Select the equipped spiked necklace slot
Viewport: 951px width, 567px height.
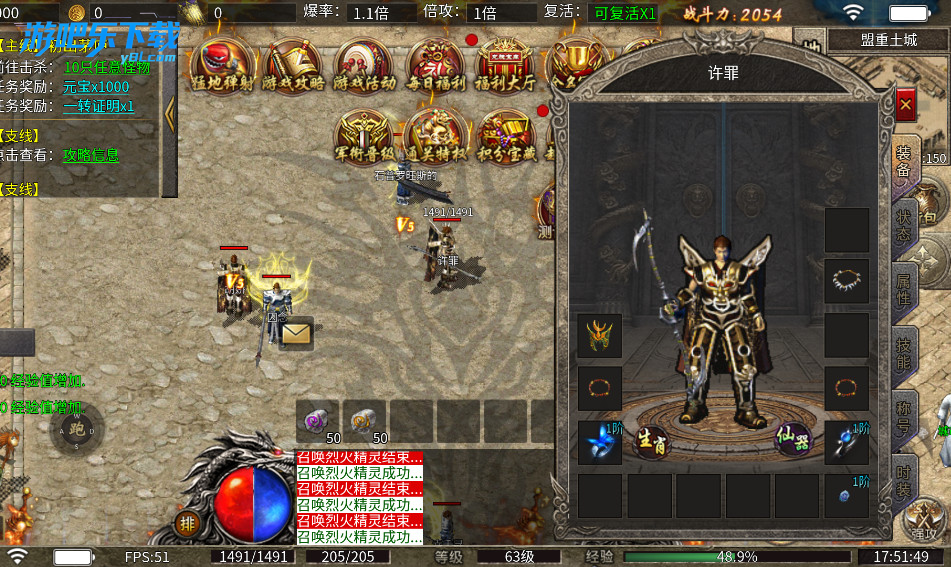pyautogui.click(x=846, y=282)
